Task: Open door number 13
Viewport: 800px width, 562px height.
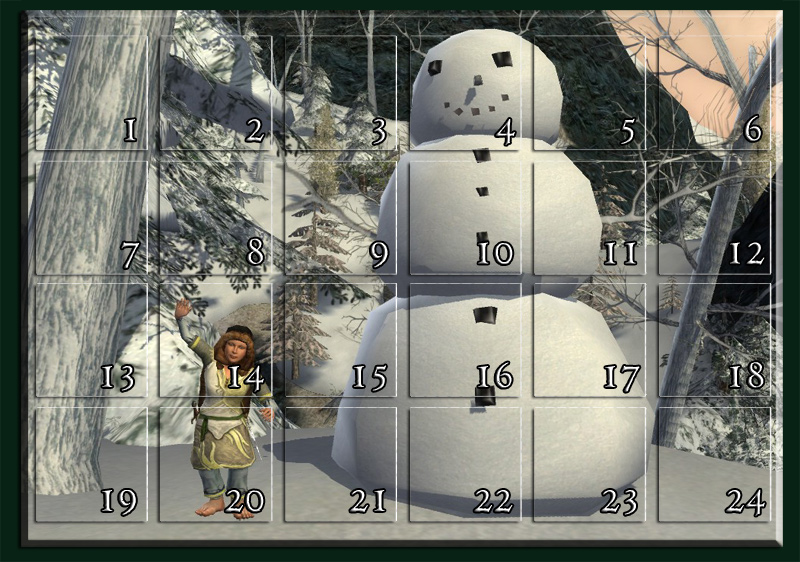Action: pyautogui.click(x=91, y=341)
